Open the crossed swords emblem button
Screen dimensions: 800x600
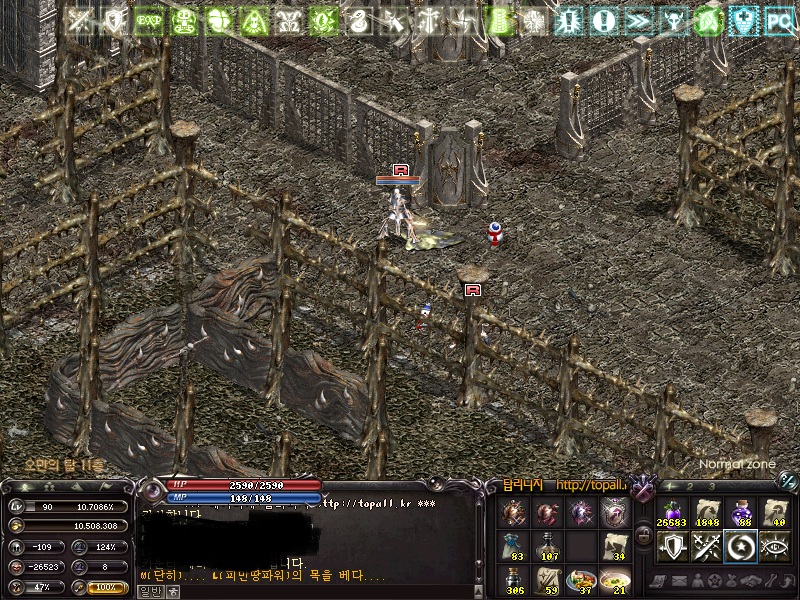click(x=643, y=487)
